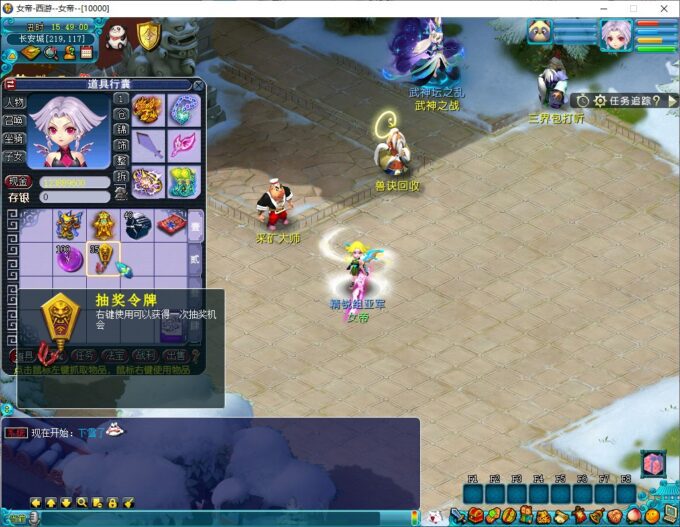Close the game window

point(662,8)
